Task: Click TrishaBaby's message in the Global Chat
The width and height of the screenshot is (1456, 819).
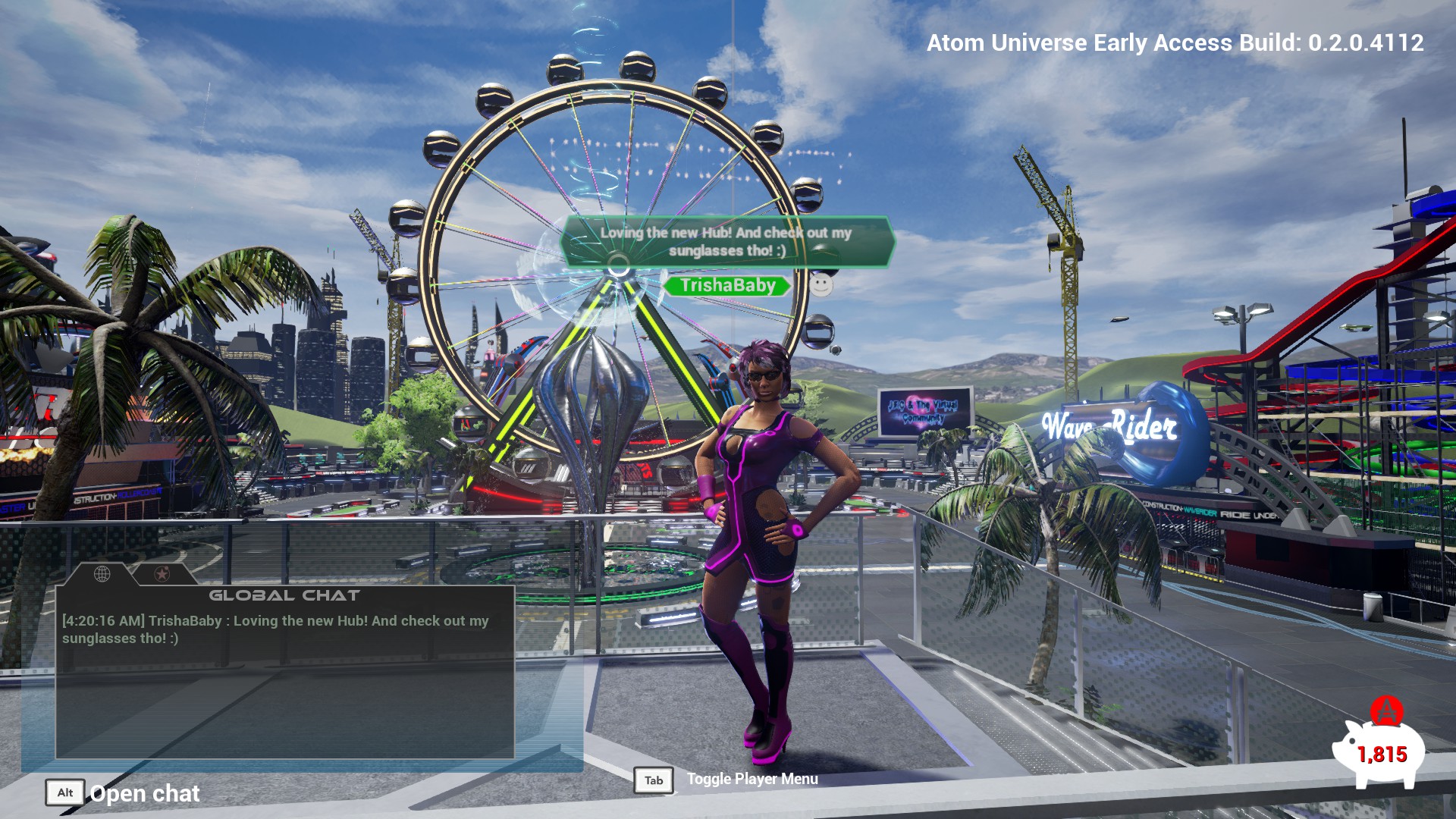Action: [x=275, y=629]
